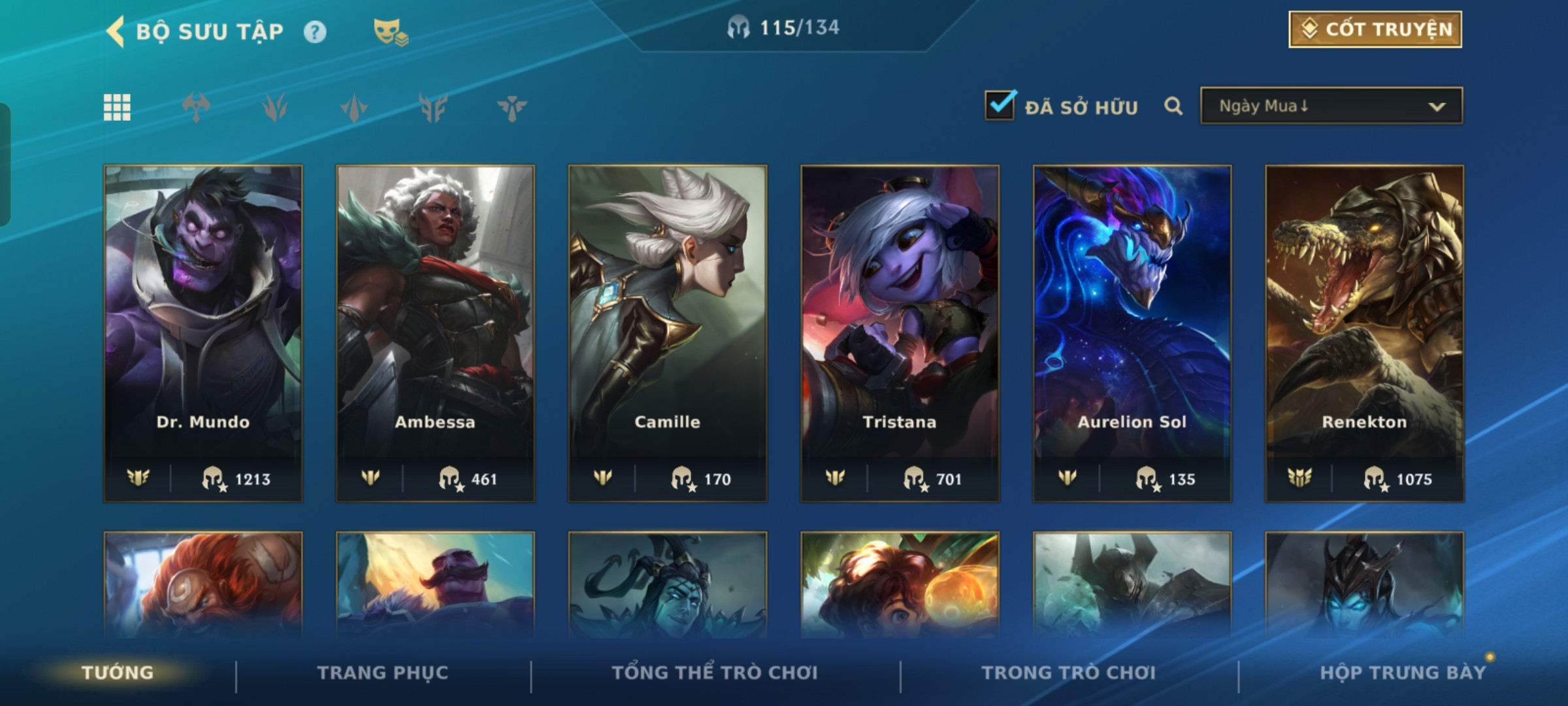Viewport: 1568px width, 706px height.
Task: View the Renekton champion card
Action: [x=1364, y=333]
